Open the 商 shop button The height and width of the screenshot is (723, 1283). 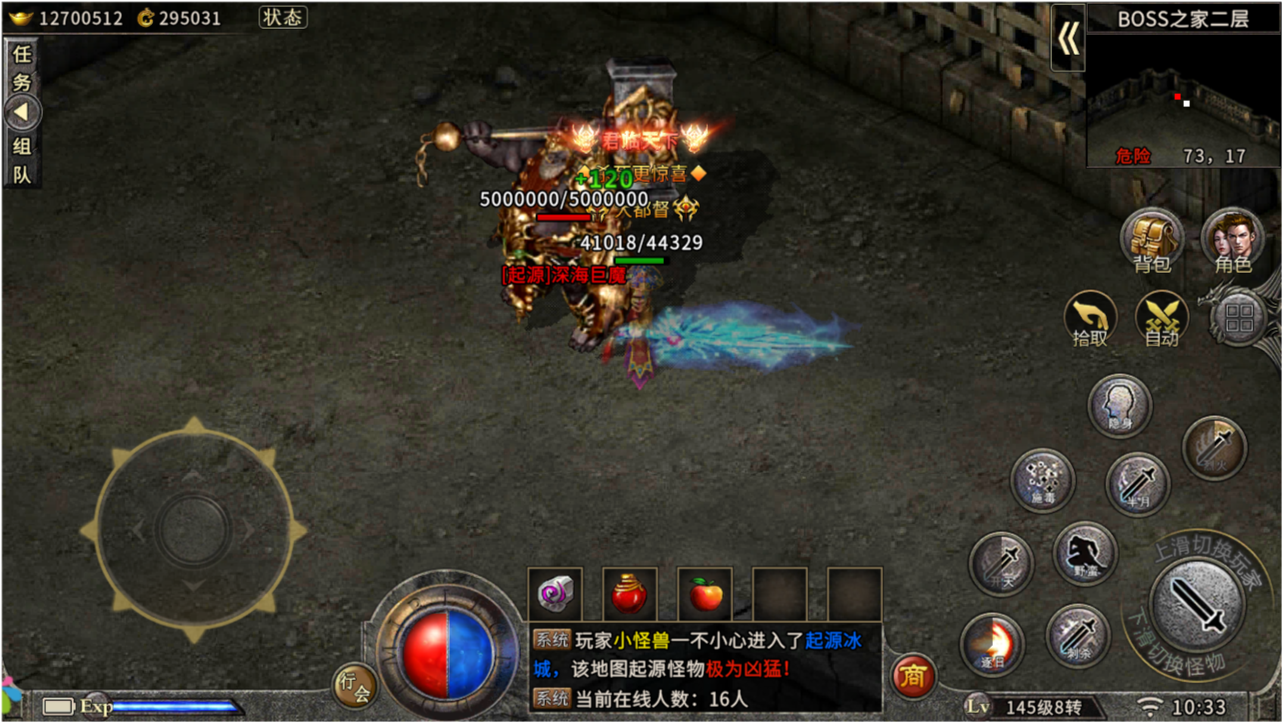912,677
